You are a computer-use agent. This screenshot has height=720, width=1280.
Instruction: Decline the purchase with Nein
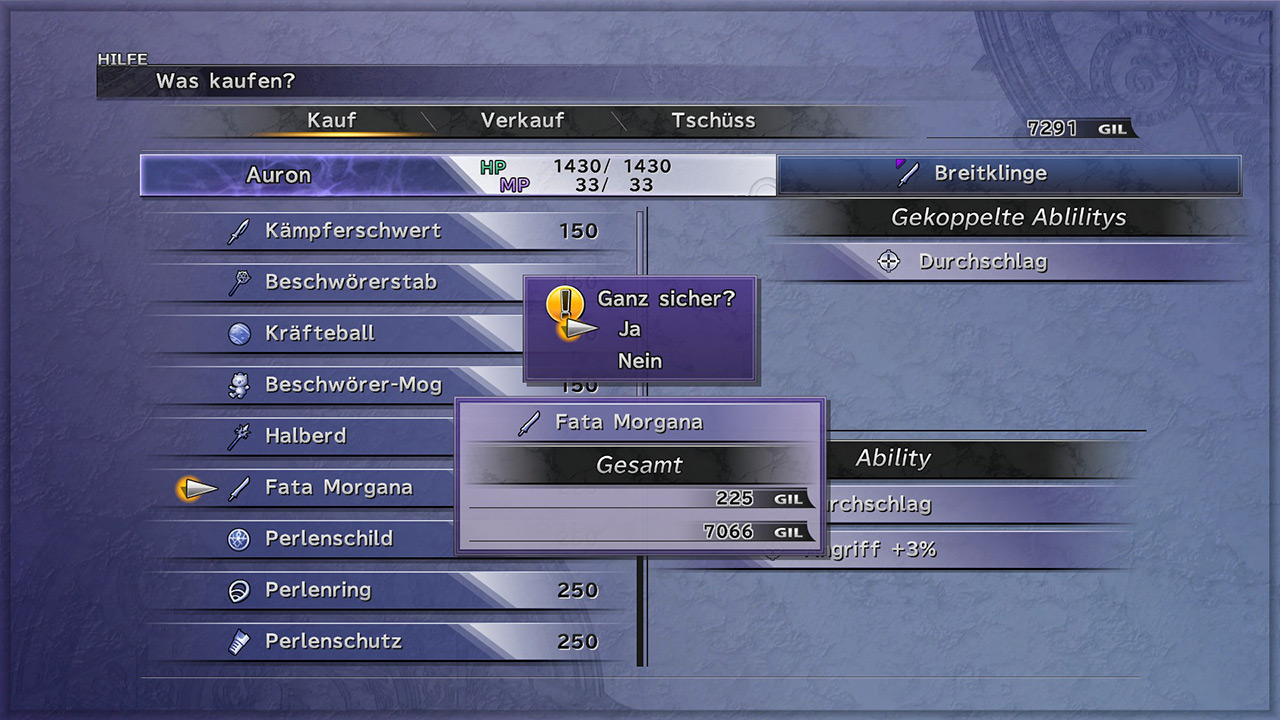pos(640,361)
